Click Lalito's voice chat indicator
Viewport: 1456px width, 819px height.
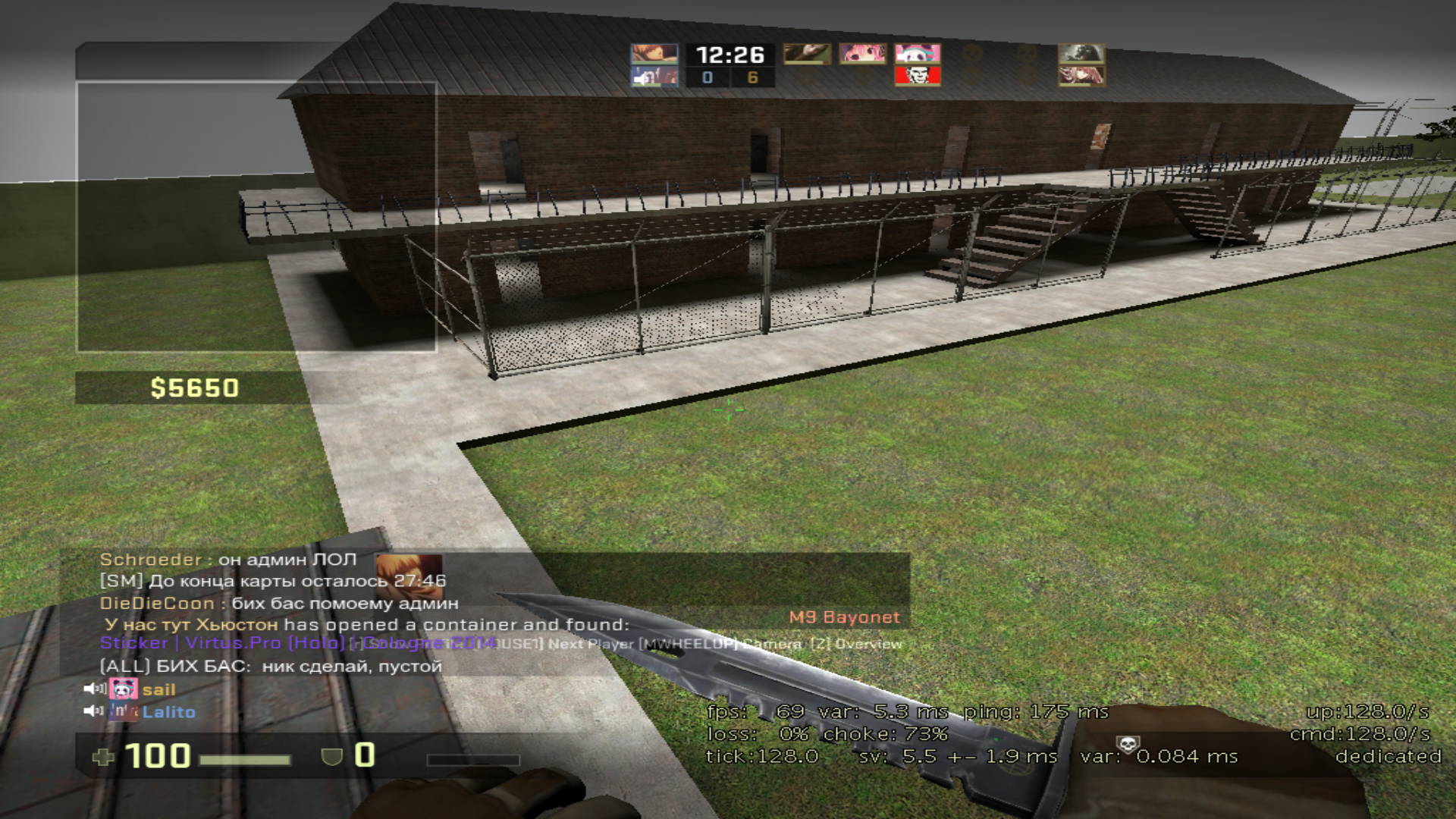(95, 711)
